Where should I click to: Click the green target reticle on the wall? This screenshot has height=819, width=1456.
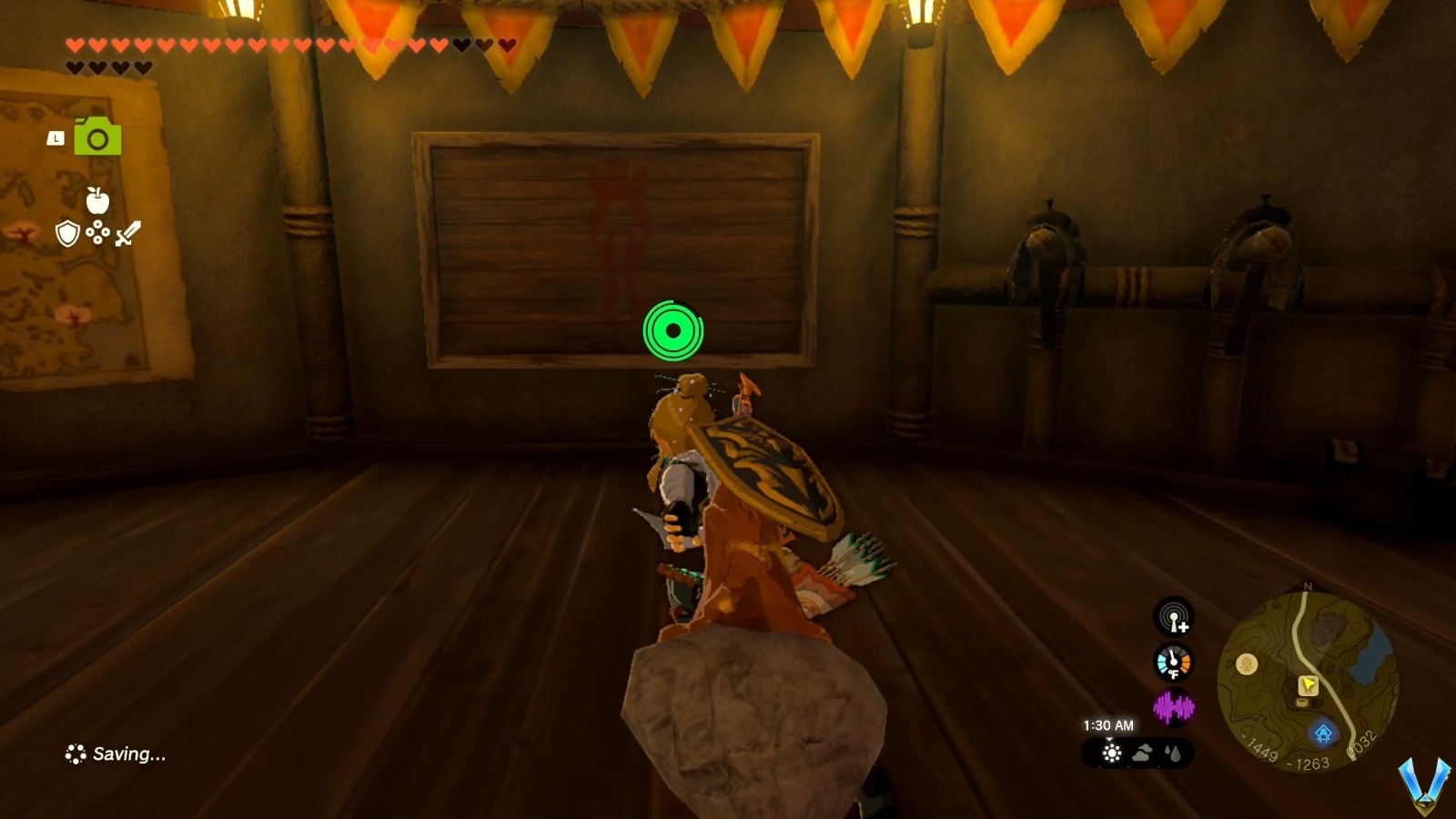tap(673, 332)
